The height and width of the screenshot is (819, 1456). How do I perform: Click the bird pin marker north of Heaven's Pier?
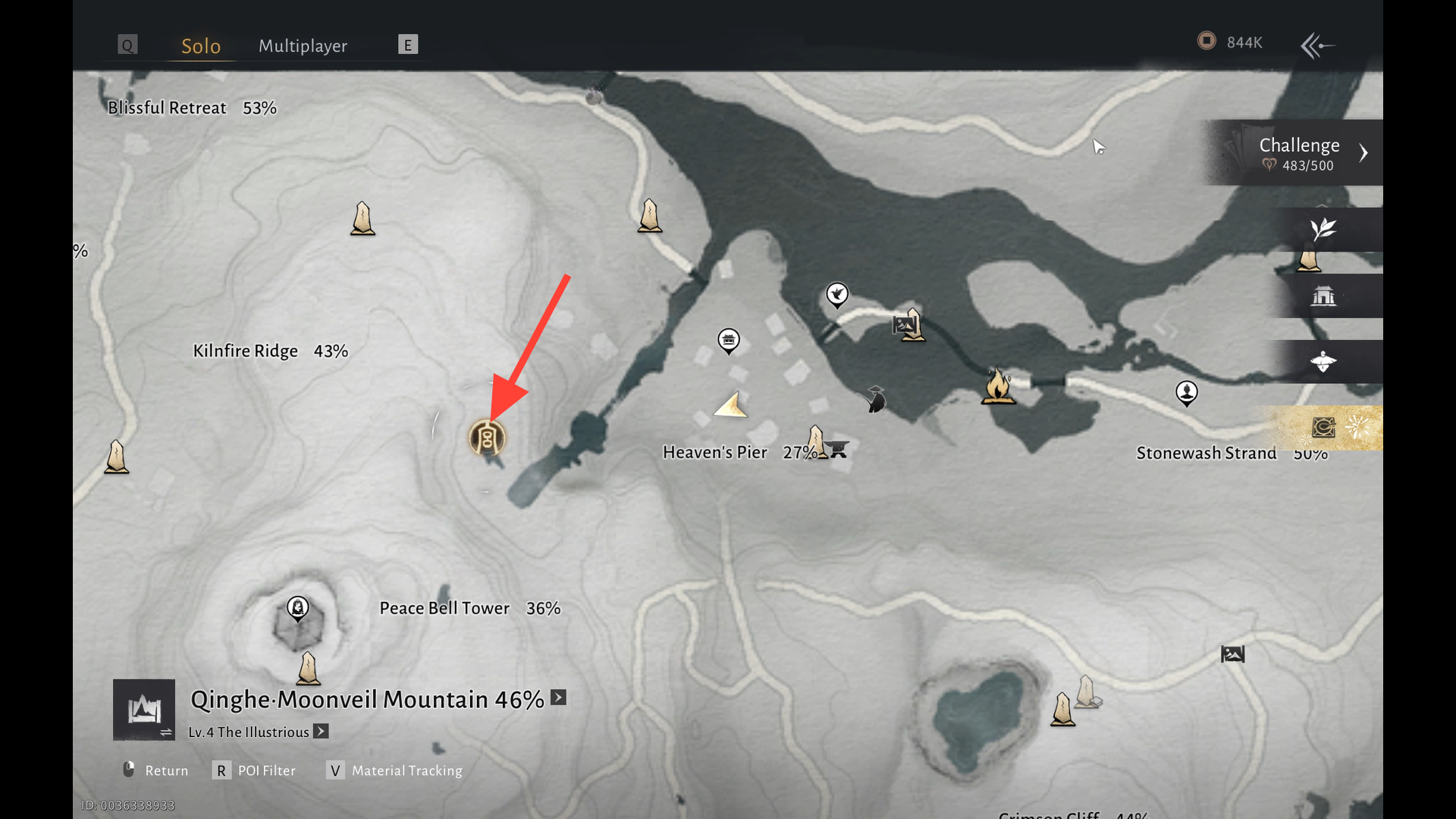837,294
